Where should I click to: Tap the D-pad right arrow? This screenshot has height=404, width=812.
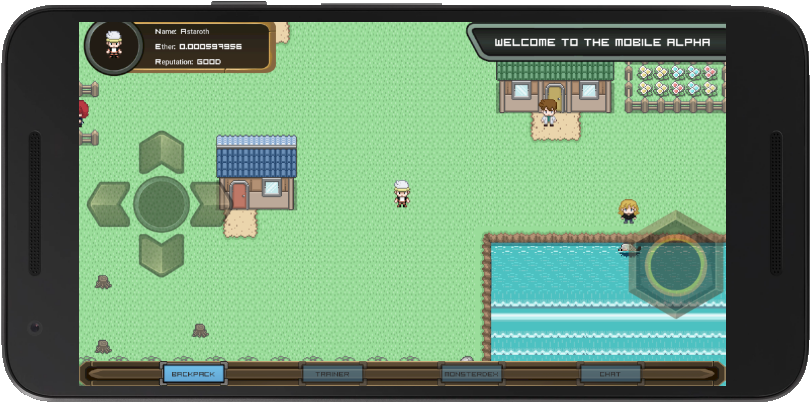click(211, 203)
